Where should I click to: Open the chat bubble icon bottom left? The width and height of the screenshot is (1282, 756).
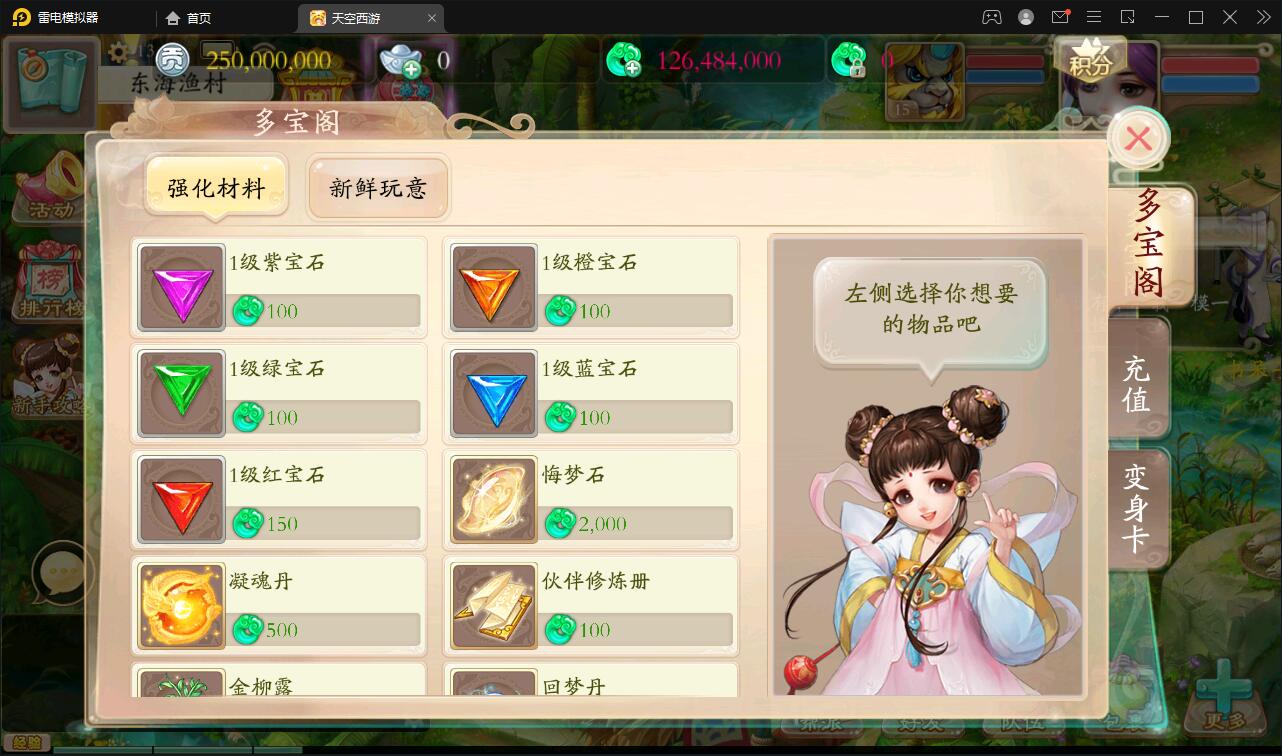pos(62,571)
